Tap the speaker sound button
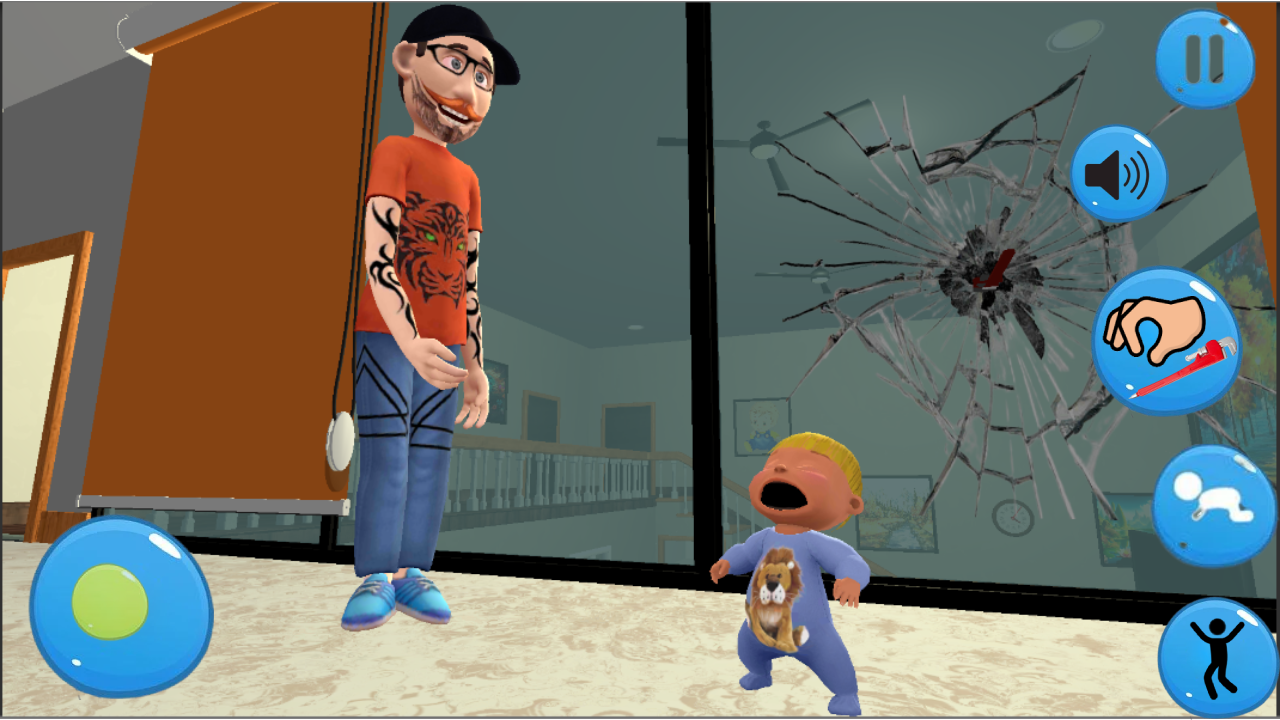 (x=1118, y=174)
